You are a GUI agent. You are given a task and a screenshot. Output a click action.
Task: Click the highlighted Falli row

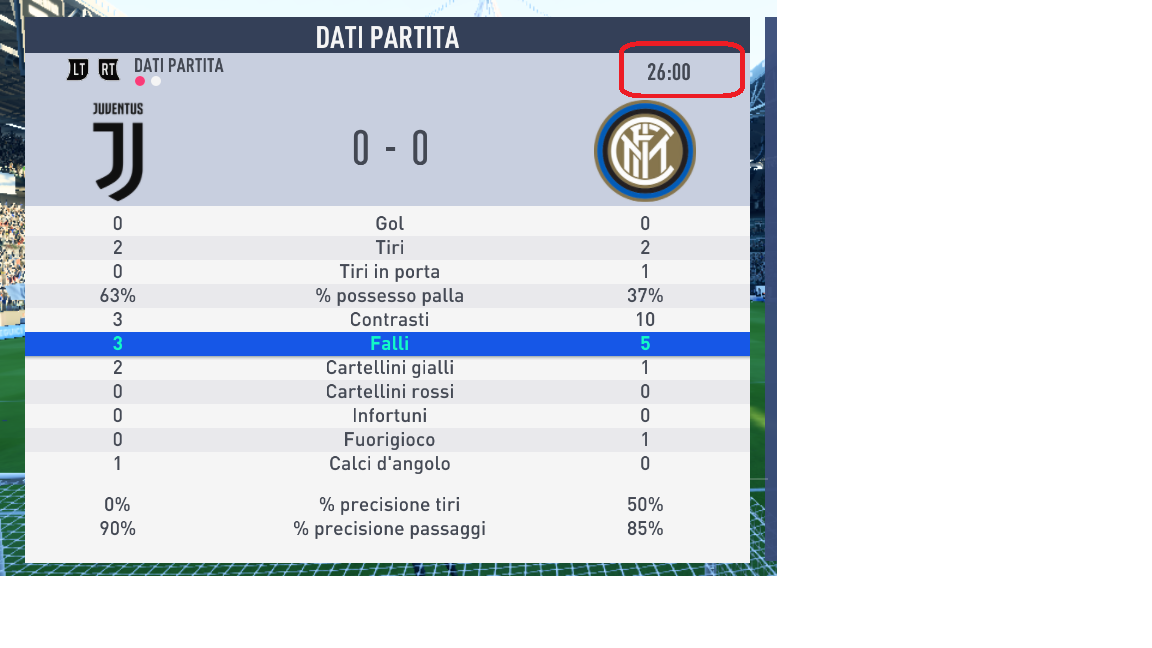point(389,344)
